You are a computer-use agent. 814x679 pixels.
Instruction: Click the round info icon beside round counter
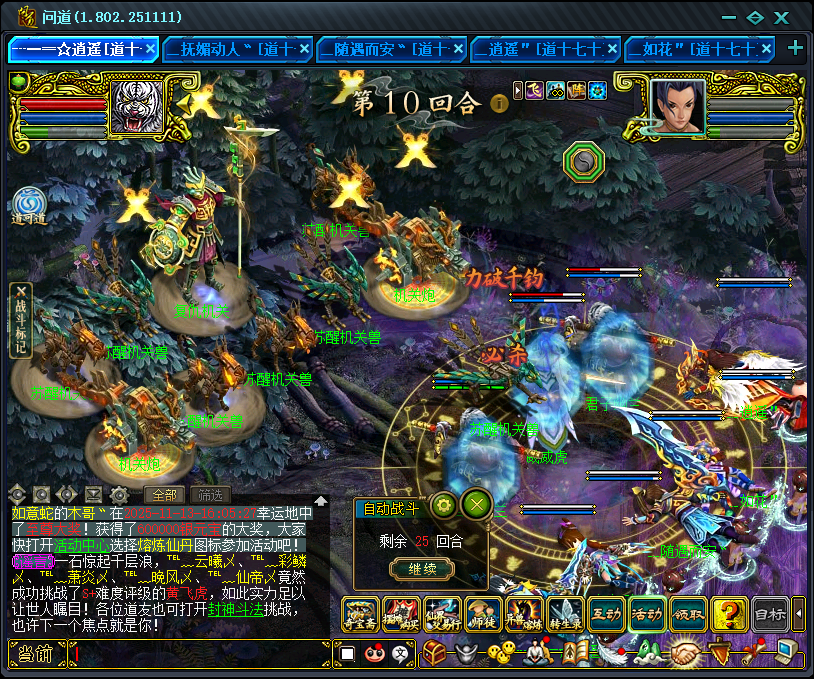(x=499, y=102)
